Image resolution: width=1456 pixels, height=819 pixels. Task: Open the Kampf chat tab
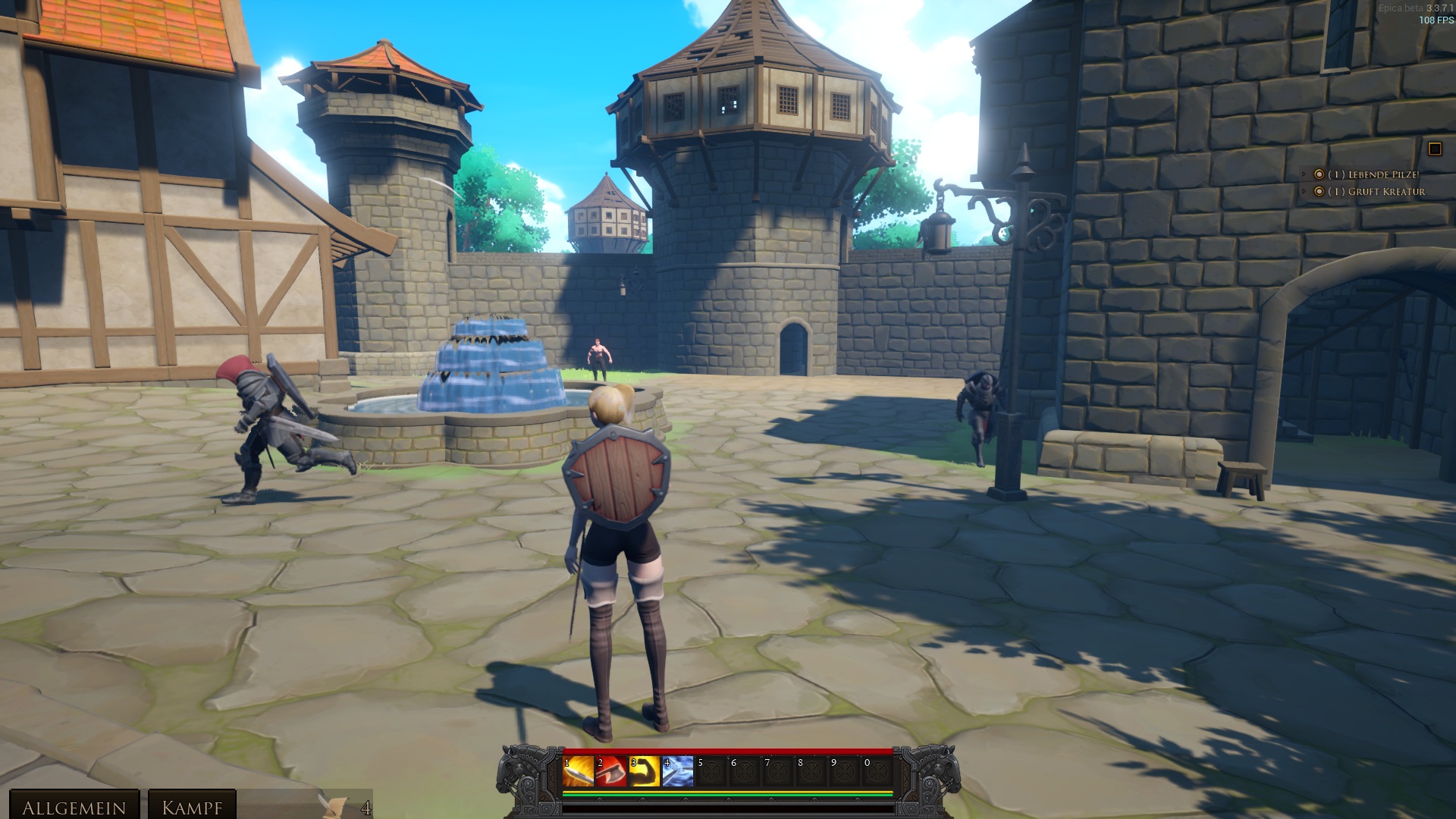coord(192,807)
